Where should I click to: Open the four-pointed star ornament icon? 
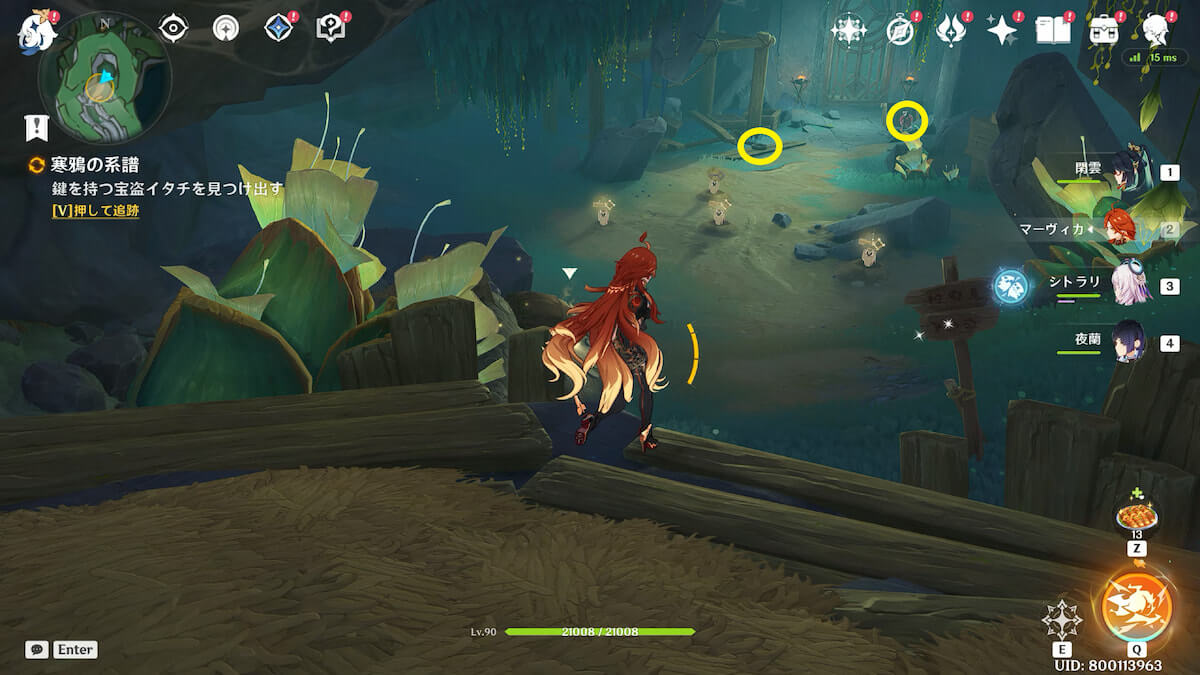click(848, 30)
